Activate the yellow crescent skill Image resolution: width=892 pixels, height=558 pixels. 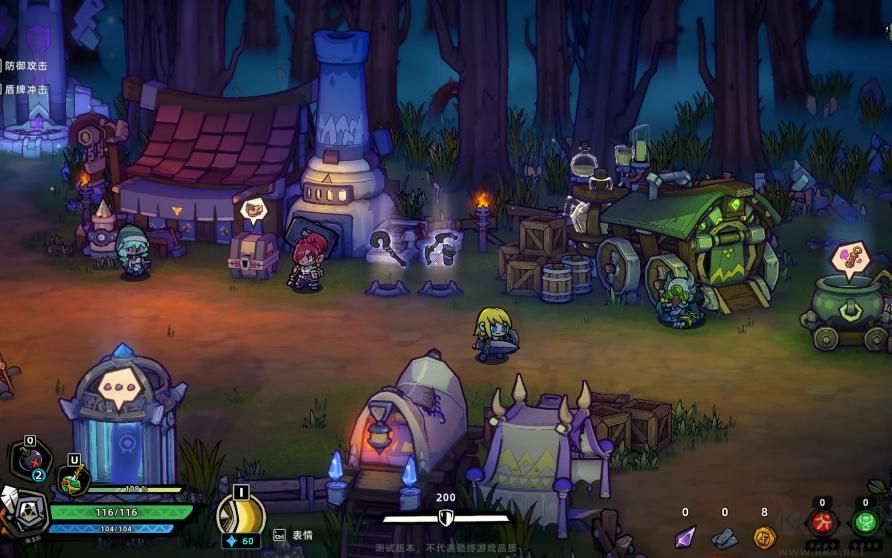(x=240, y=513)
